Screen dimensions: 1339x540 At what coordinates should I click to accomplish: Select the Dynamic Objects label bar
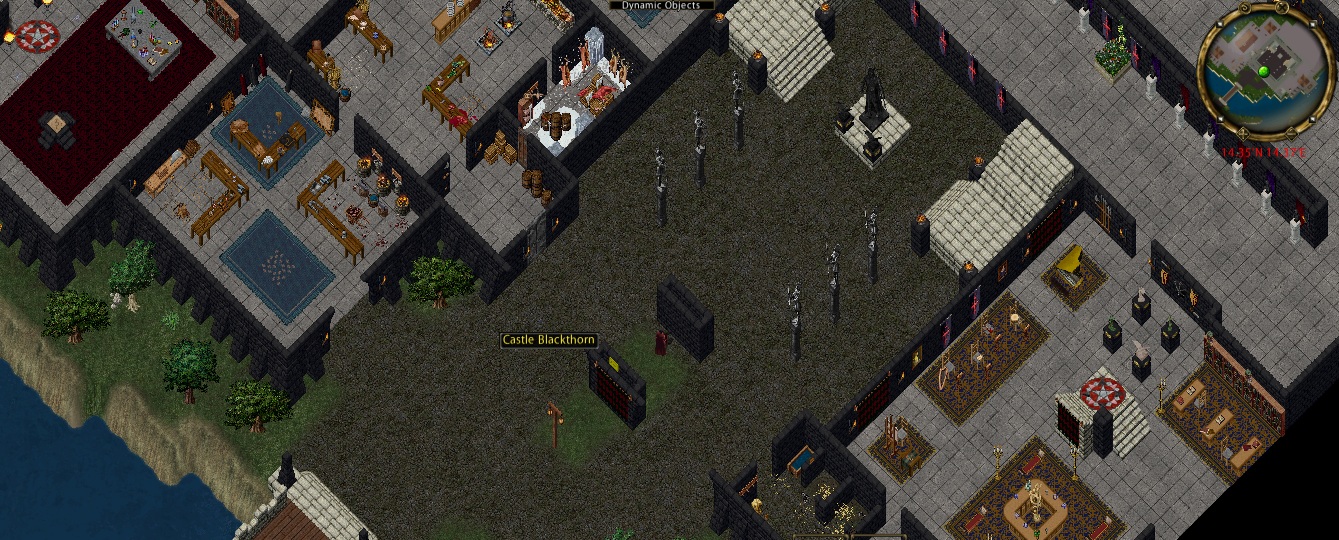click(x=661, y=5)
